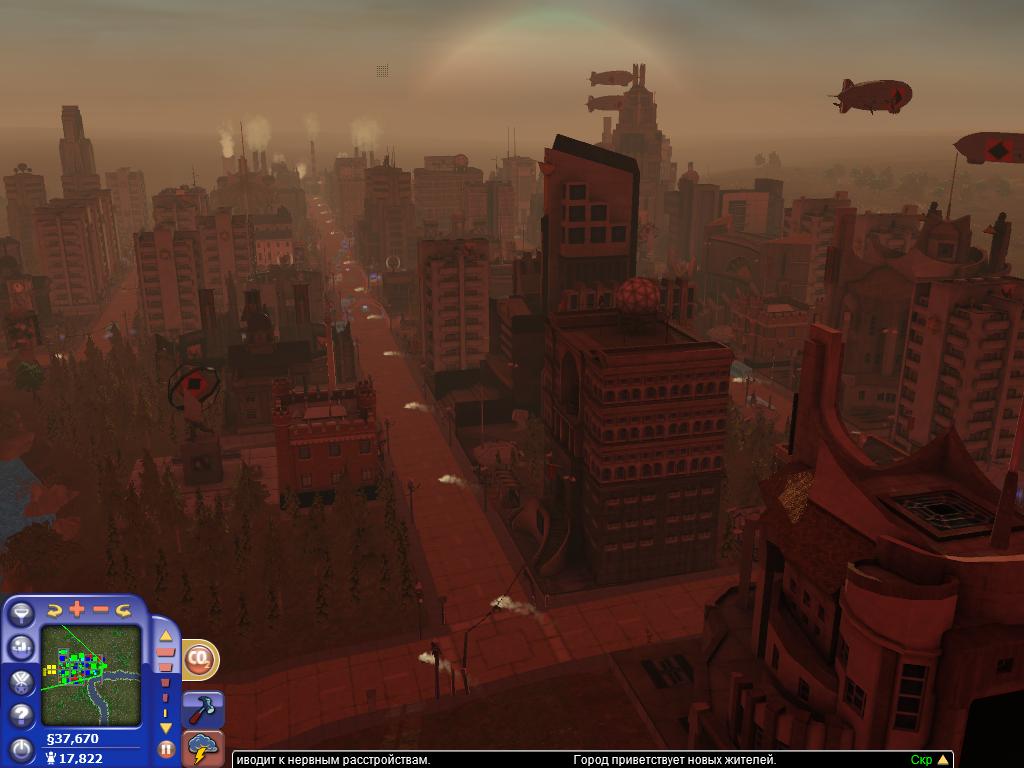Screen dimensions: 1024x768
Task: Activate the storm cloud lightning button
Action: pos(204,748)
